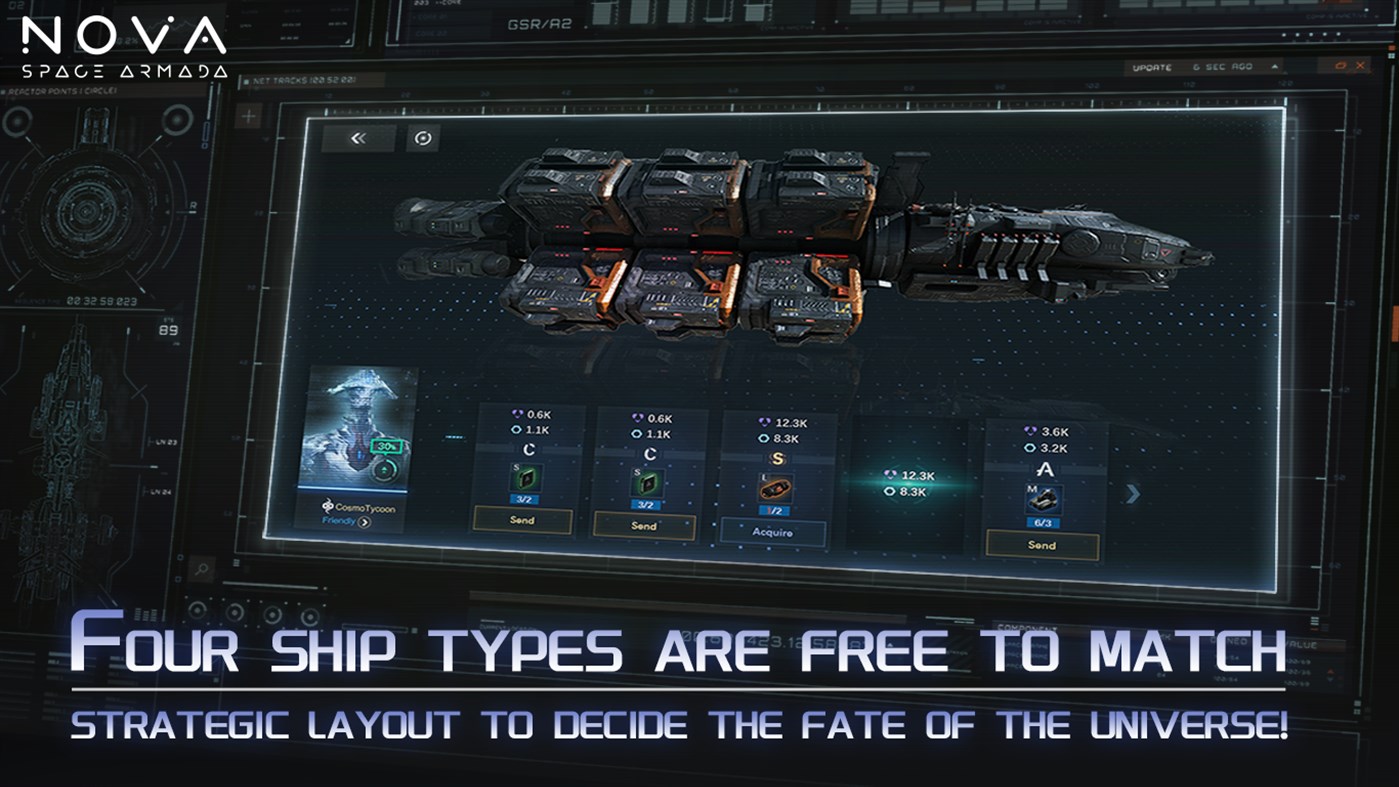Click the back double-chevron icon
Screen dimensions: 1399x787
(x=357, y=138)
